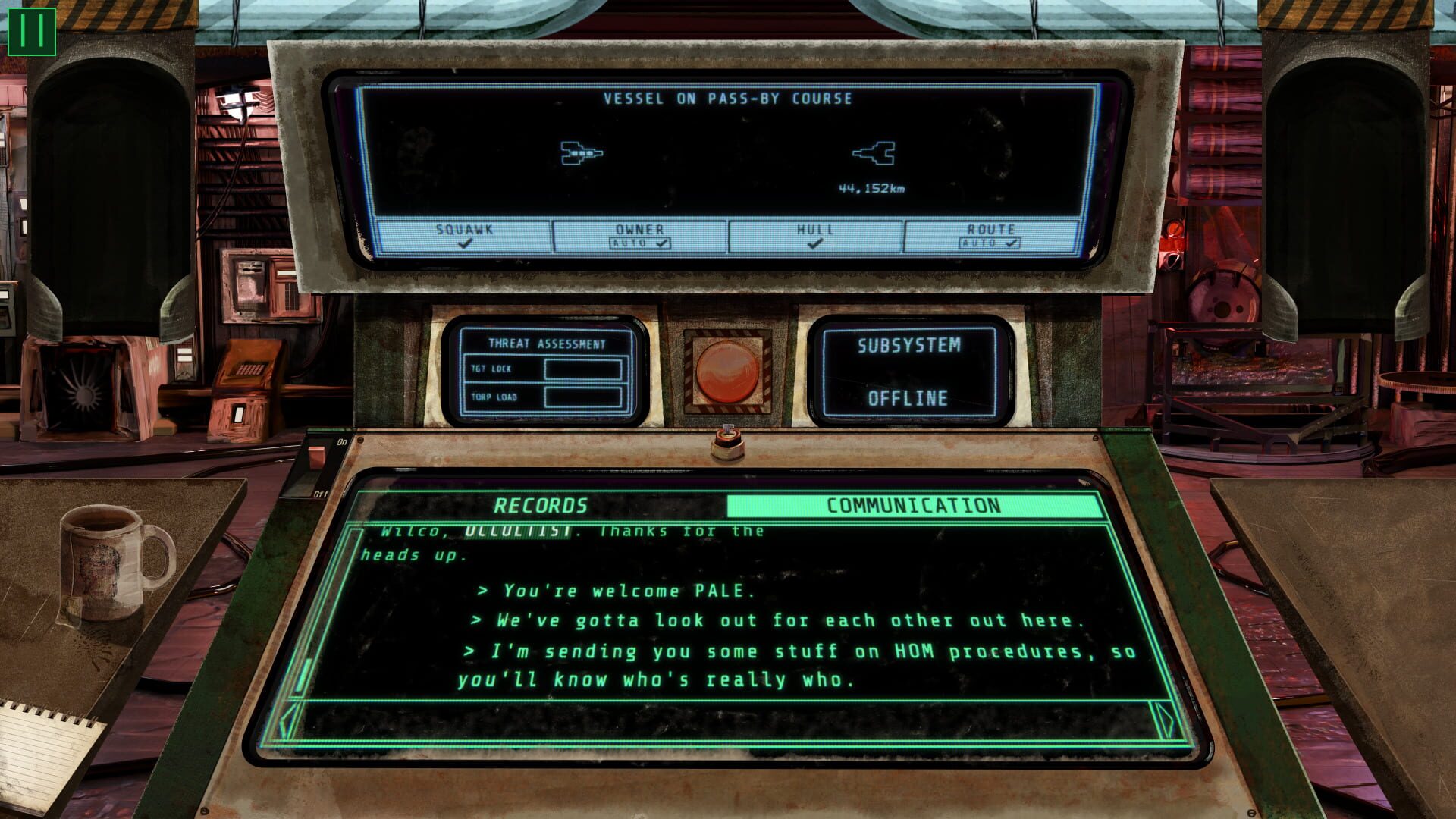Toggle the SQUAWK verification checkmark
1456x819 pixels.
click(464, 241)
